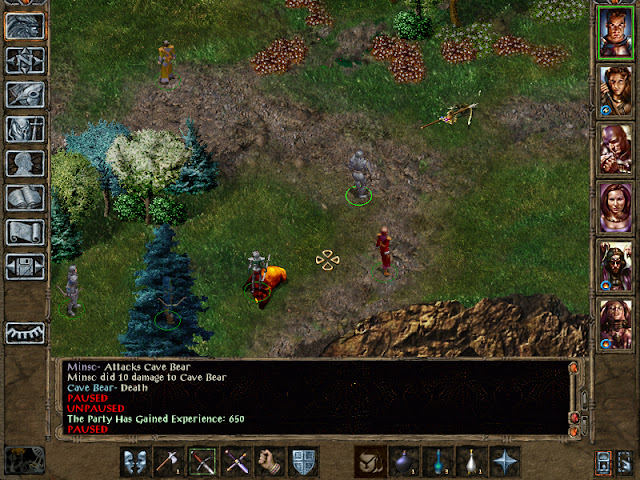Open the journal from the sidebar
The width and height of the screenshot is (640, 480).
click(25, 95)
